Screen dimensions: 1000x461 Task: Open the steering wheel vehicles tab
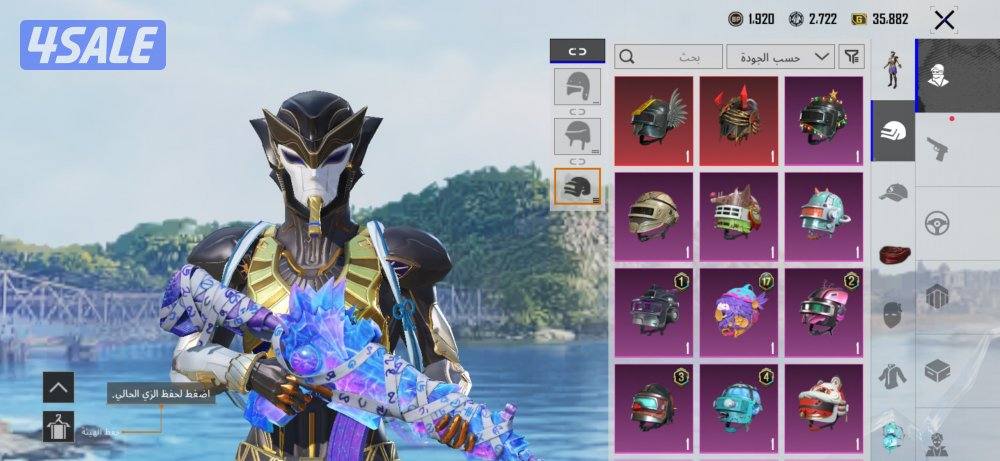pos(937,223)
